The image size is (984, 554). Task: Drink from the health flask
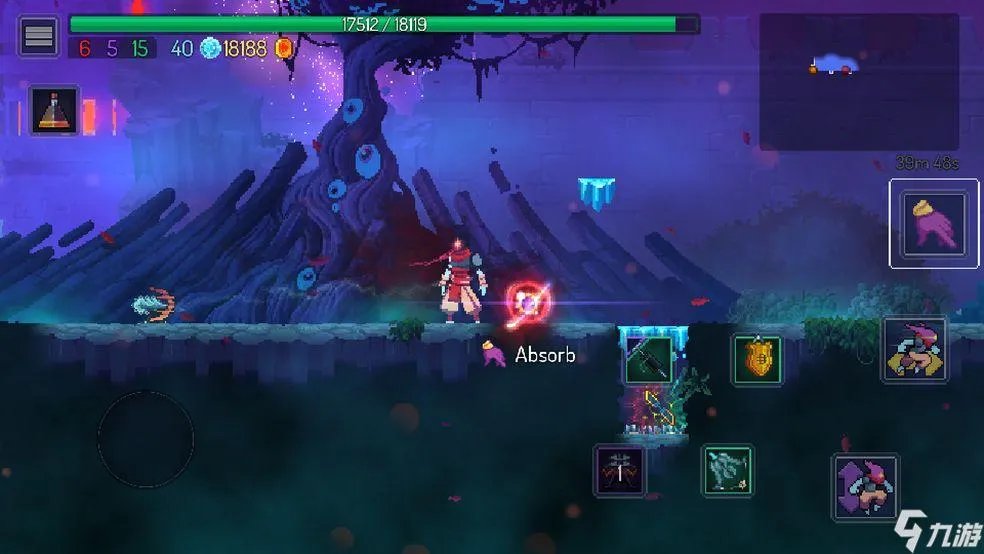click(x=54, y=110)
